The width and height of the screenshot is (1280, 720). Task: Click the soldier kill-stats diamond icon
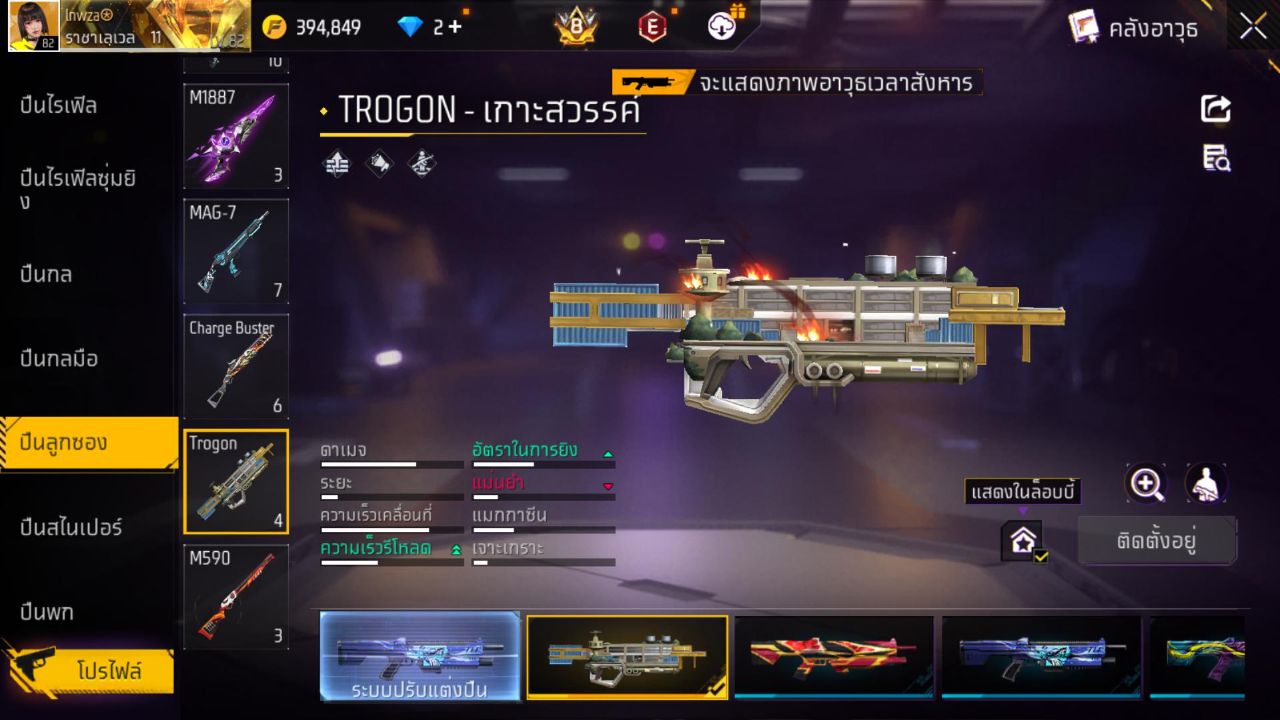coord(421,164)
